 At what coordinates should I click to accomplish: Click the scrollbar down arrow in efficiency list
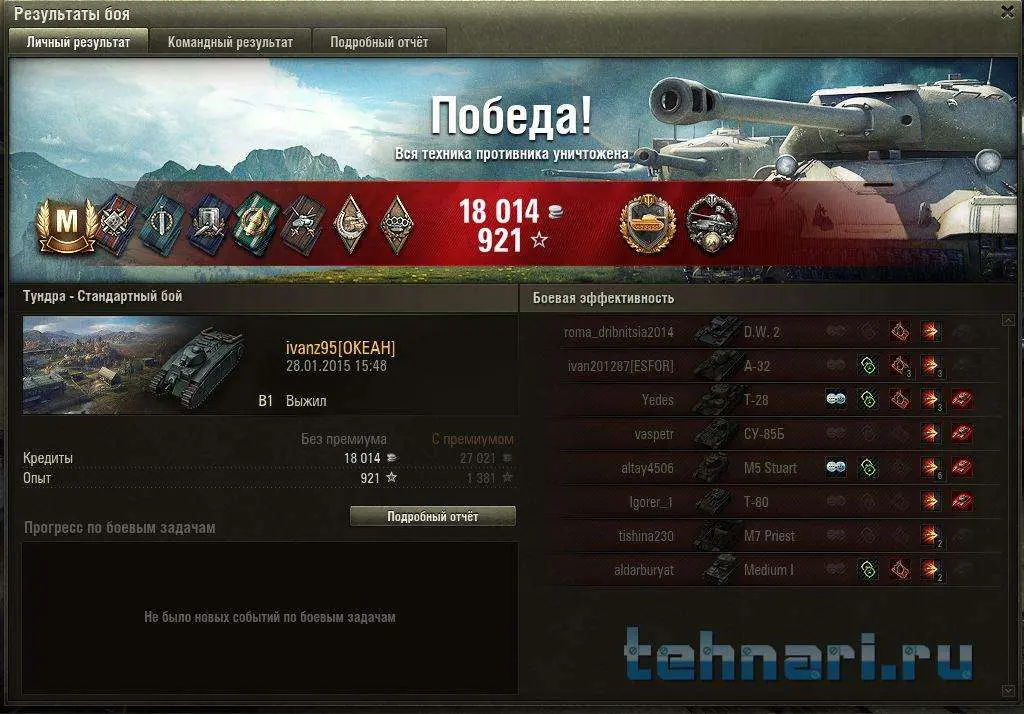click(x=1008, y=690)
